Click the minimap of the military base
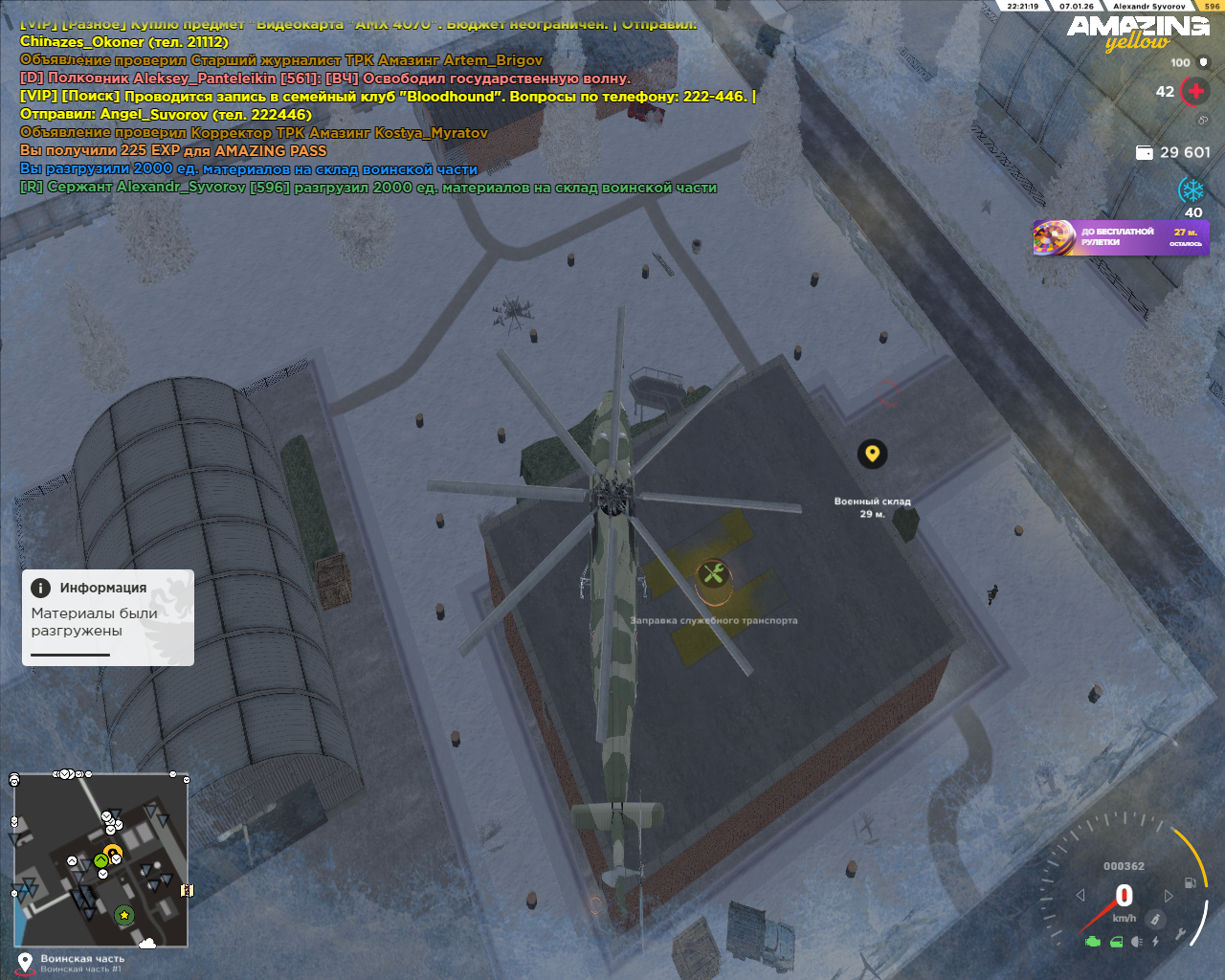 [x=100, y=859]
